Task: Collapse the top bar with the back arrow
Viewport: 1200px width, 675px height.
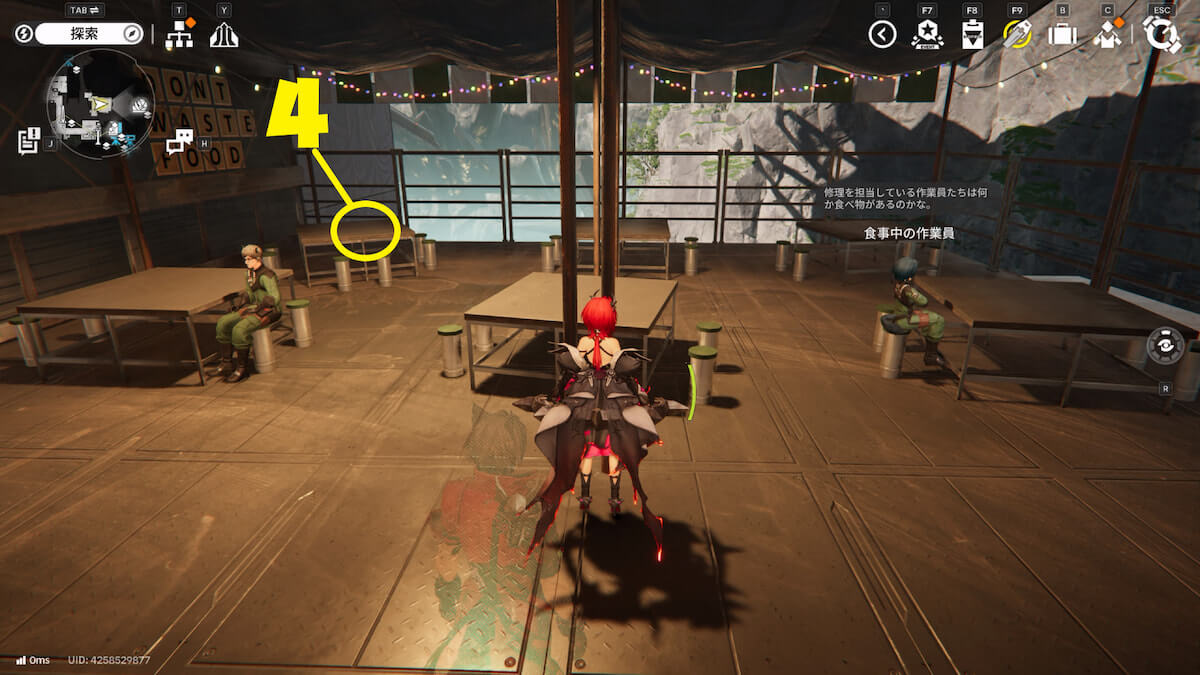Action: (881, 35)
